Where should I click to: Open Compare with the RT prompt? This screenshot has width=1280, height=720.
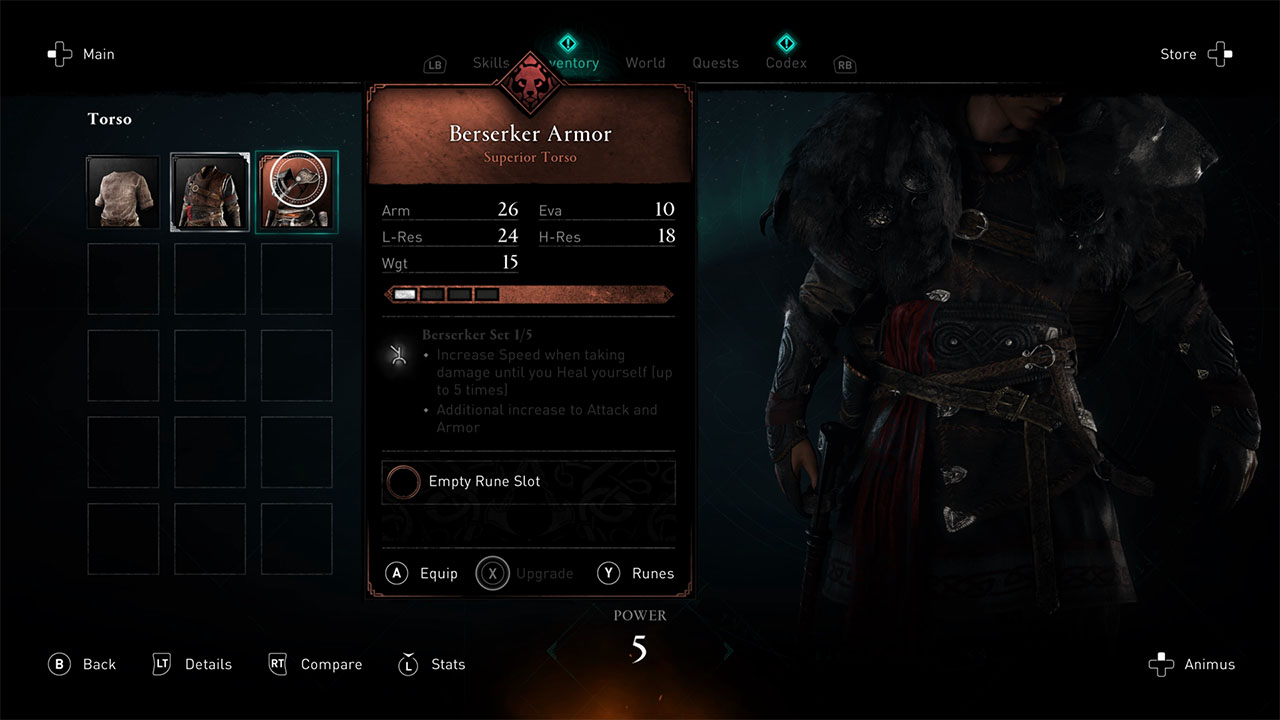coord(278,664)
